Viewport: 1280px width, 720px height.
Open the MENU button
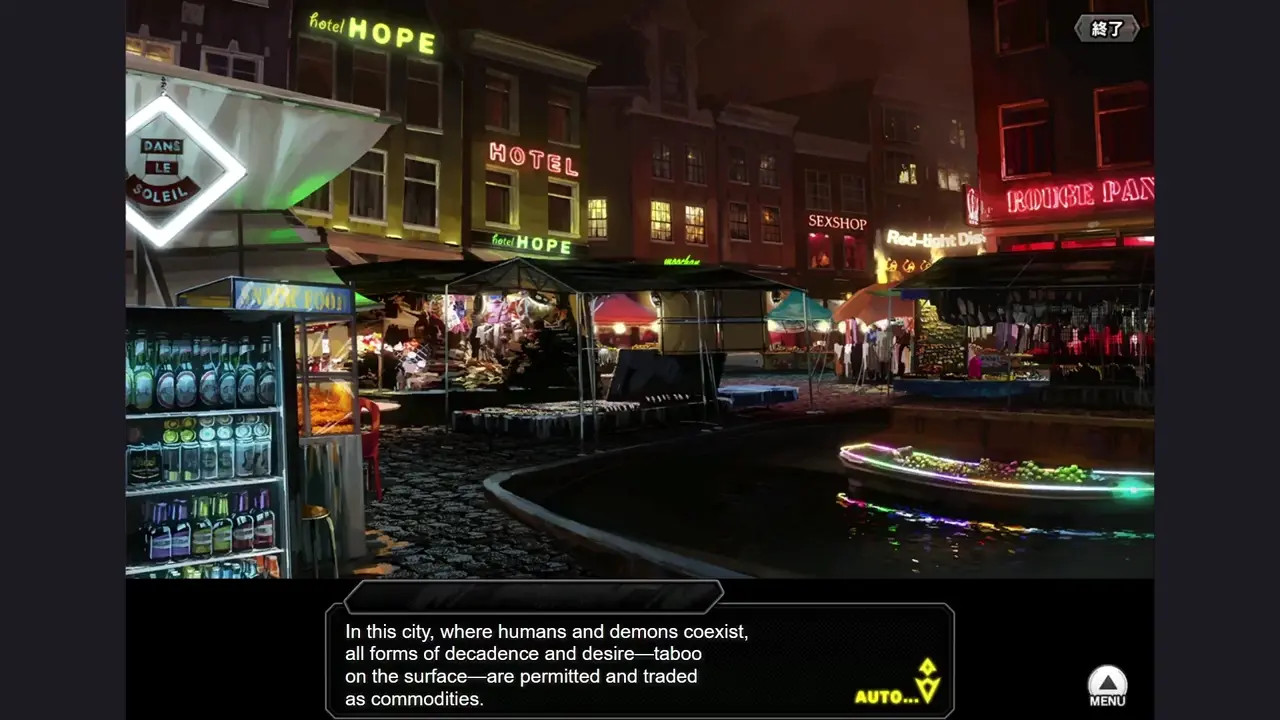tap(1107, 686)
